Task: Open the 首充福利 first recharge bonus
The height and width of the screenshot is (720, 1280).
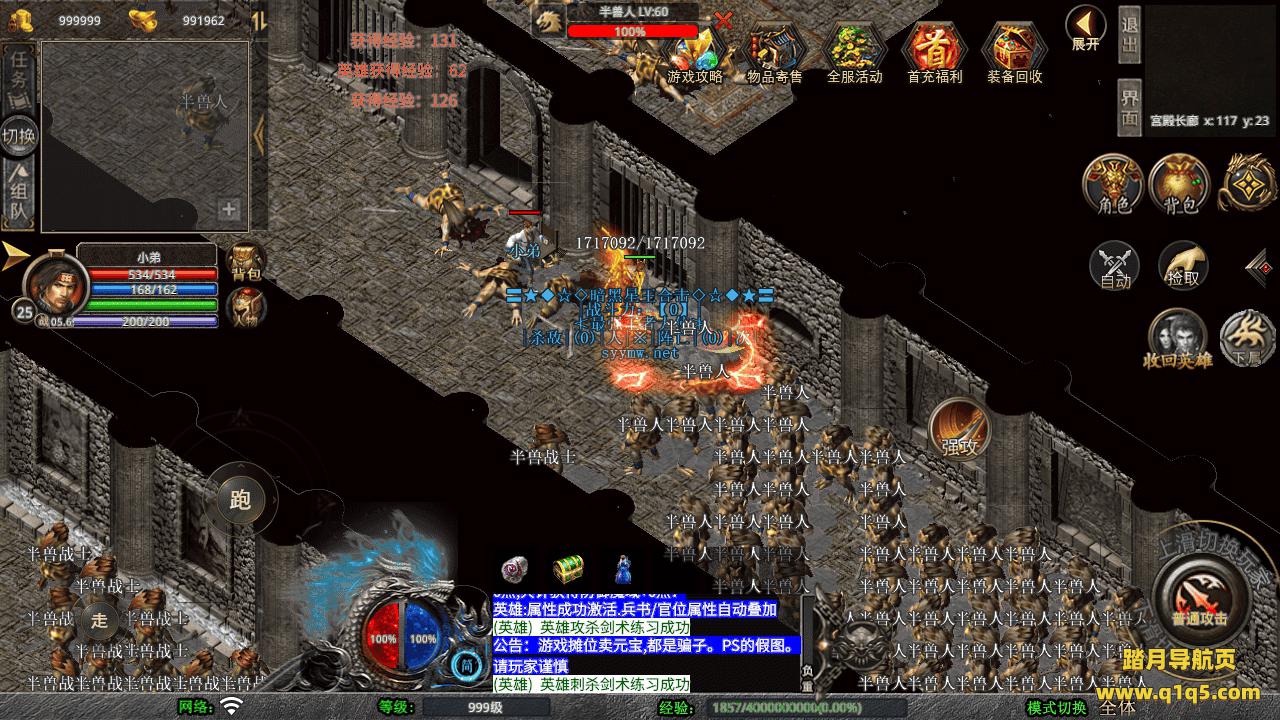Action: click(934, 52)
